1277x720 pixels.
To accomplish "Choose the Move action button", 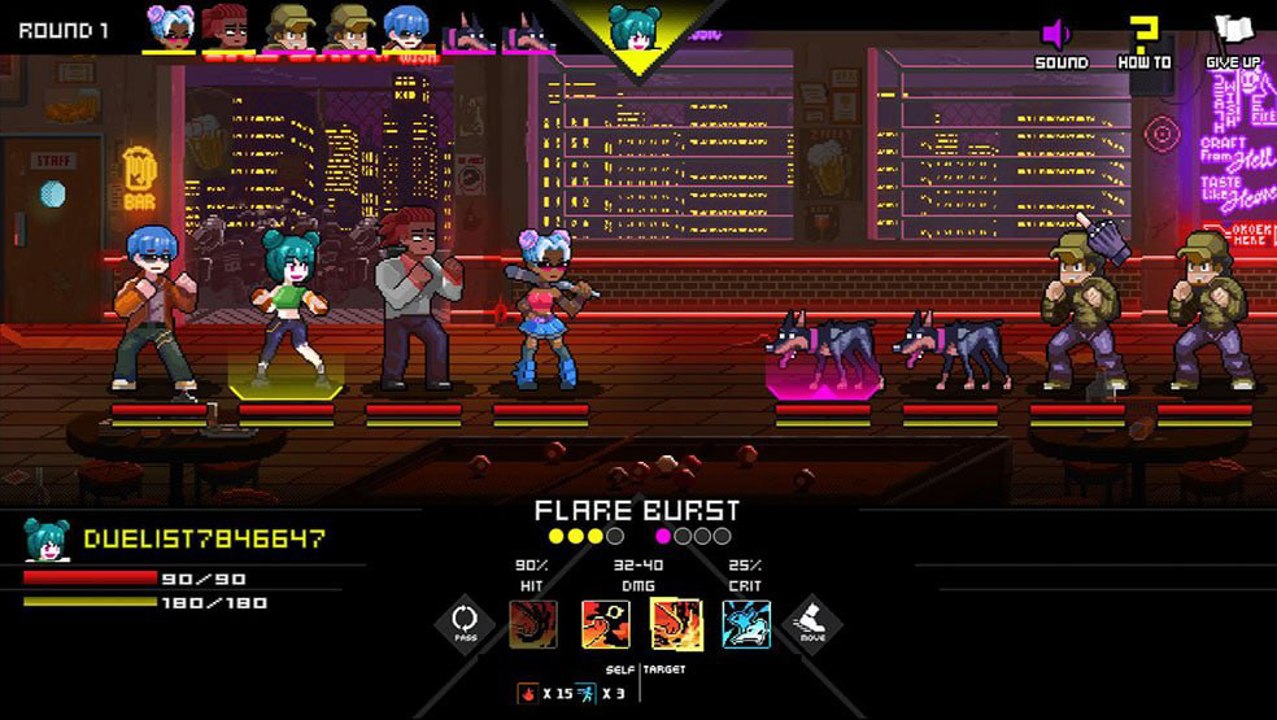I will (x=811, y=624).
